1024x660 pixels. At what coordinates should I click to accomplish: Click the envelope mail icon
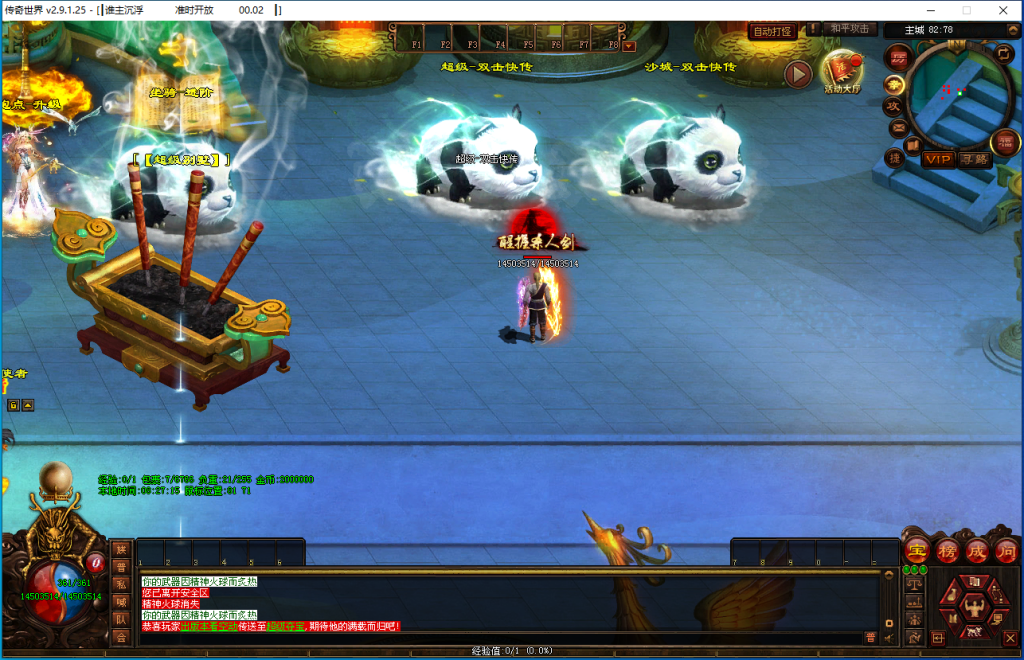point(897,128)
